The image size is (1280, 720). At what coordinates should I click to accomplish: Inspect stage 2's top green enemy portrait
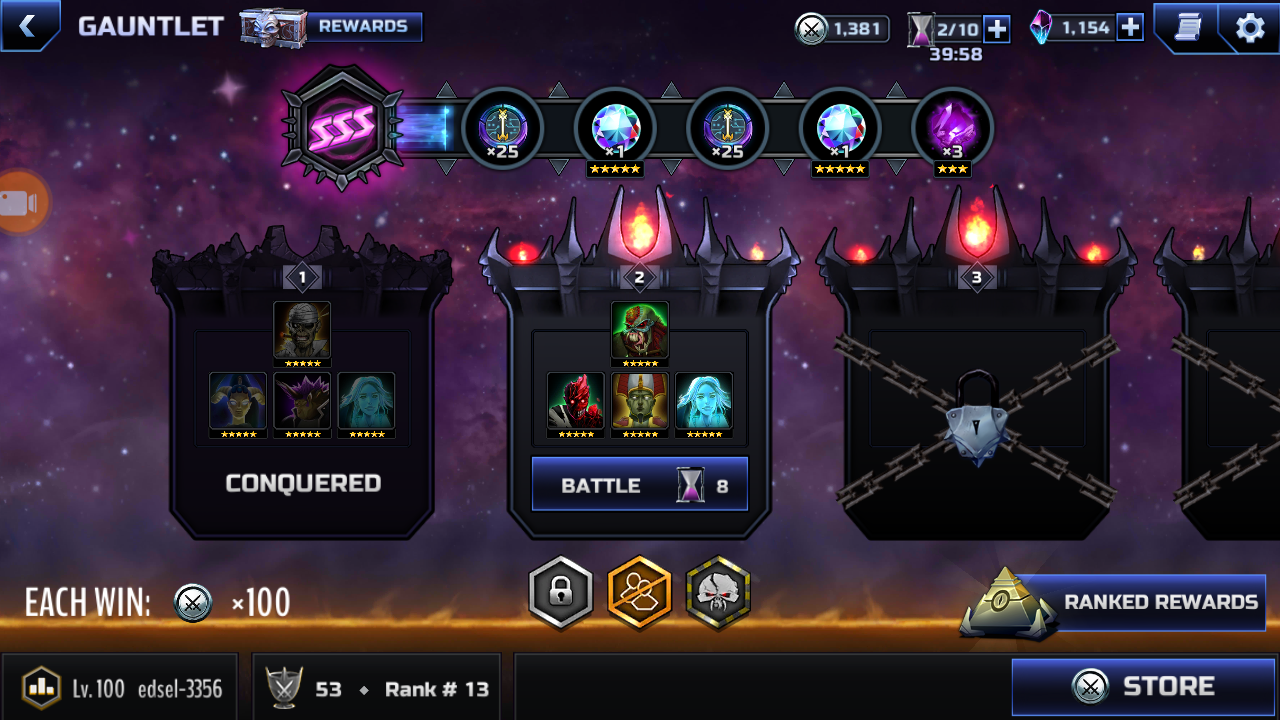tap(639, 332)
